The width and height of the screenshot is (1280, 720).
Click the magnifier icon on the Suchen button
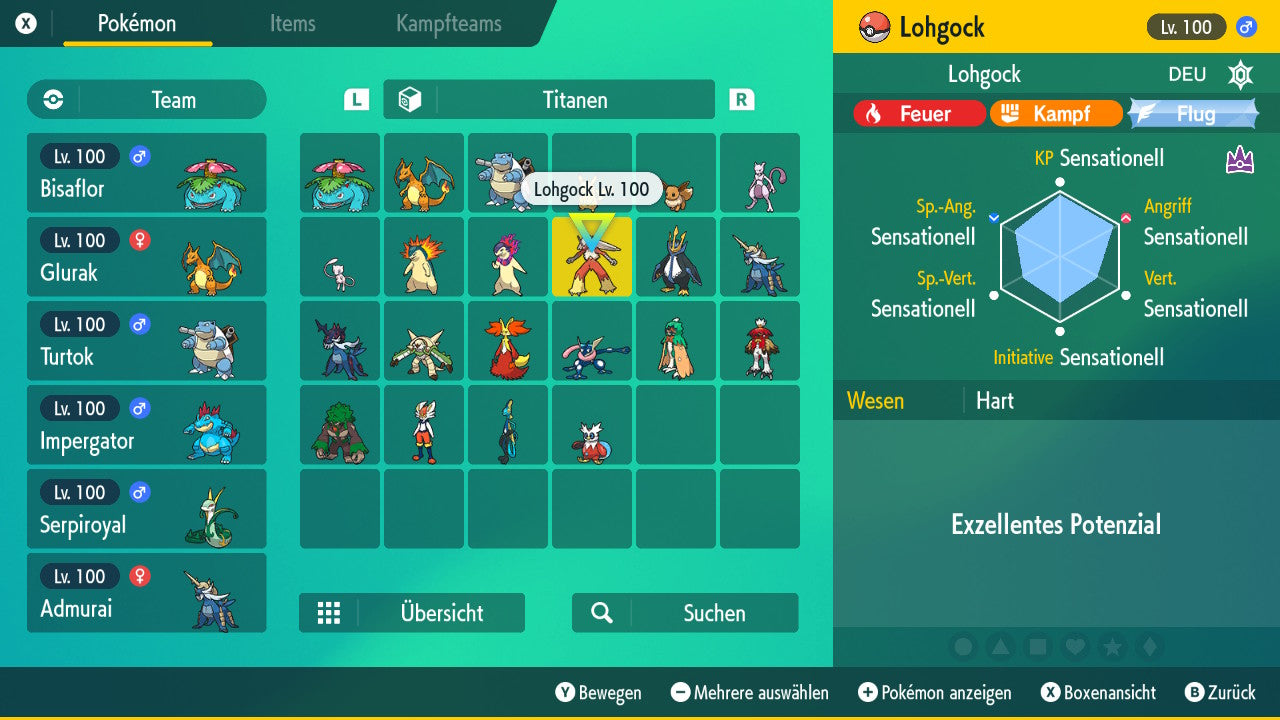[x=599, y=613]
